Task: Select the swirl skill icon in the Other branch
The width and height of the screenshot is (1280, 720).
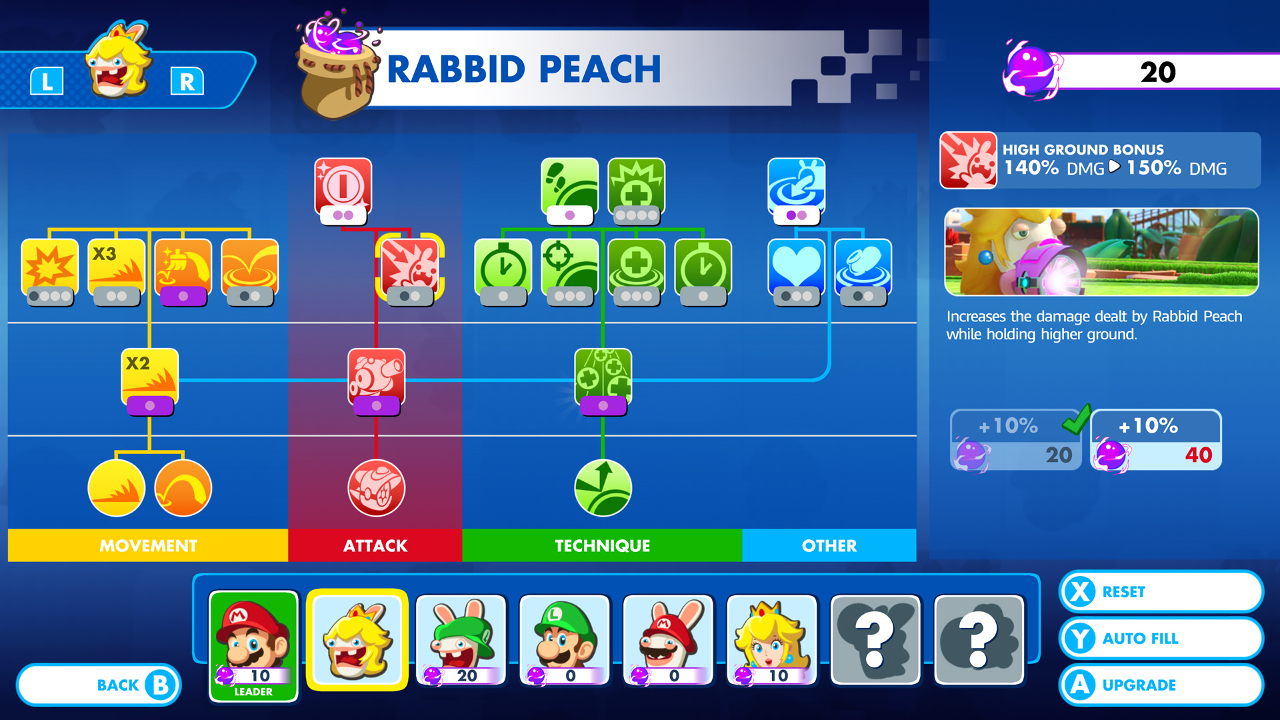Action: click(861, 268)
